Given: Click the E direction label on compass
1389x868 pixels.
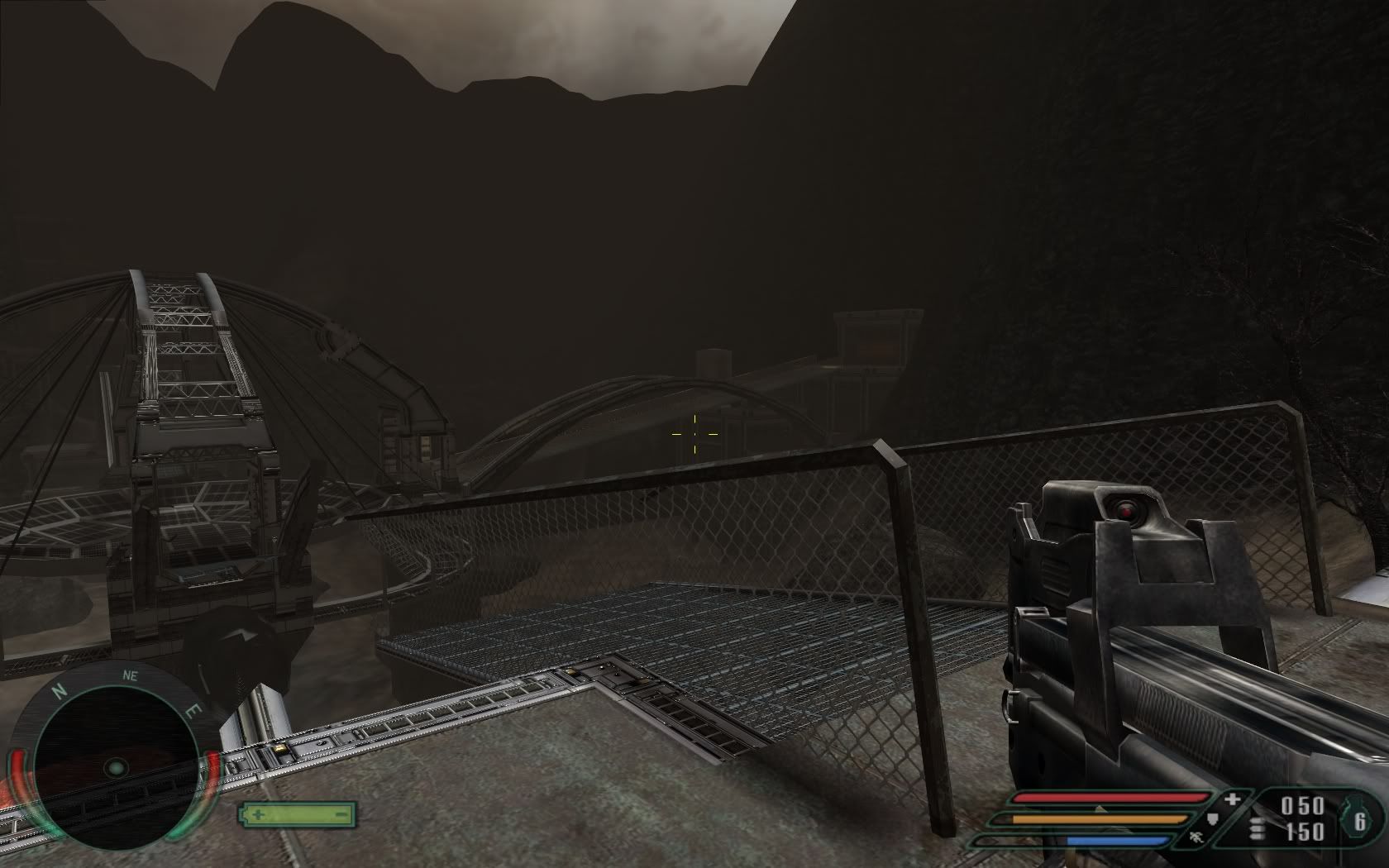Looking at the screenshot, I should pyautogui.click(x=193, y=709).
